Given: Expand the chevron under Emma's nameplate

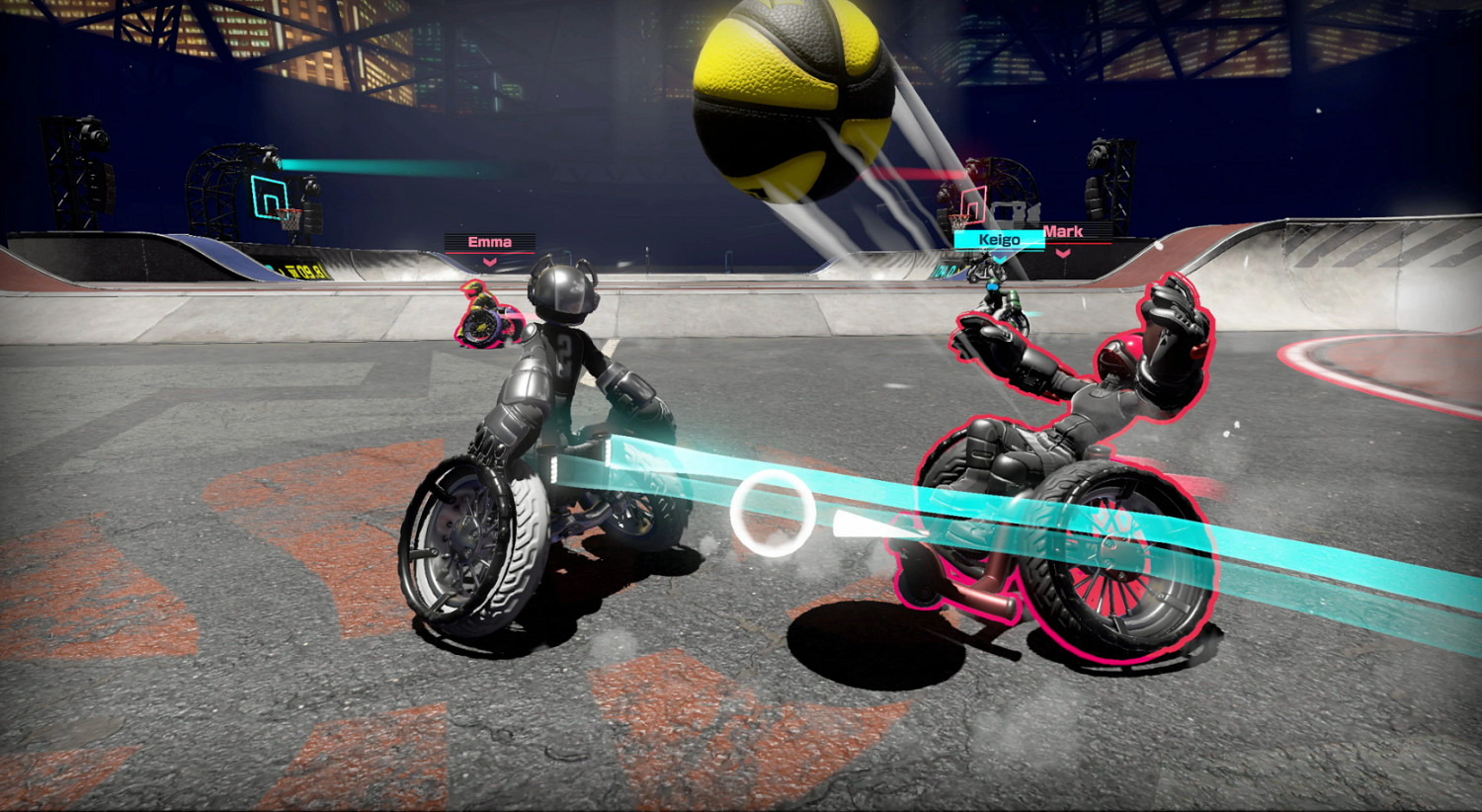Looking at the screenshot, I should pos(490,263).
